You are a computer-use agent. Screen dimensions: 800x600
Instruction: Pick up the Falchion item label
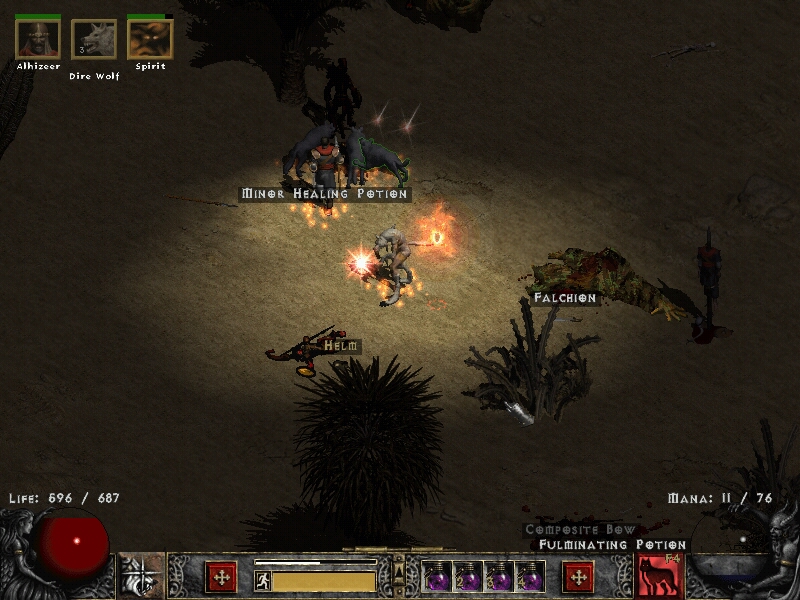(x=564, y=298)
